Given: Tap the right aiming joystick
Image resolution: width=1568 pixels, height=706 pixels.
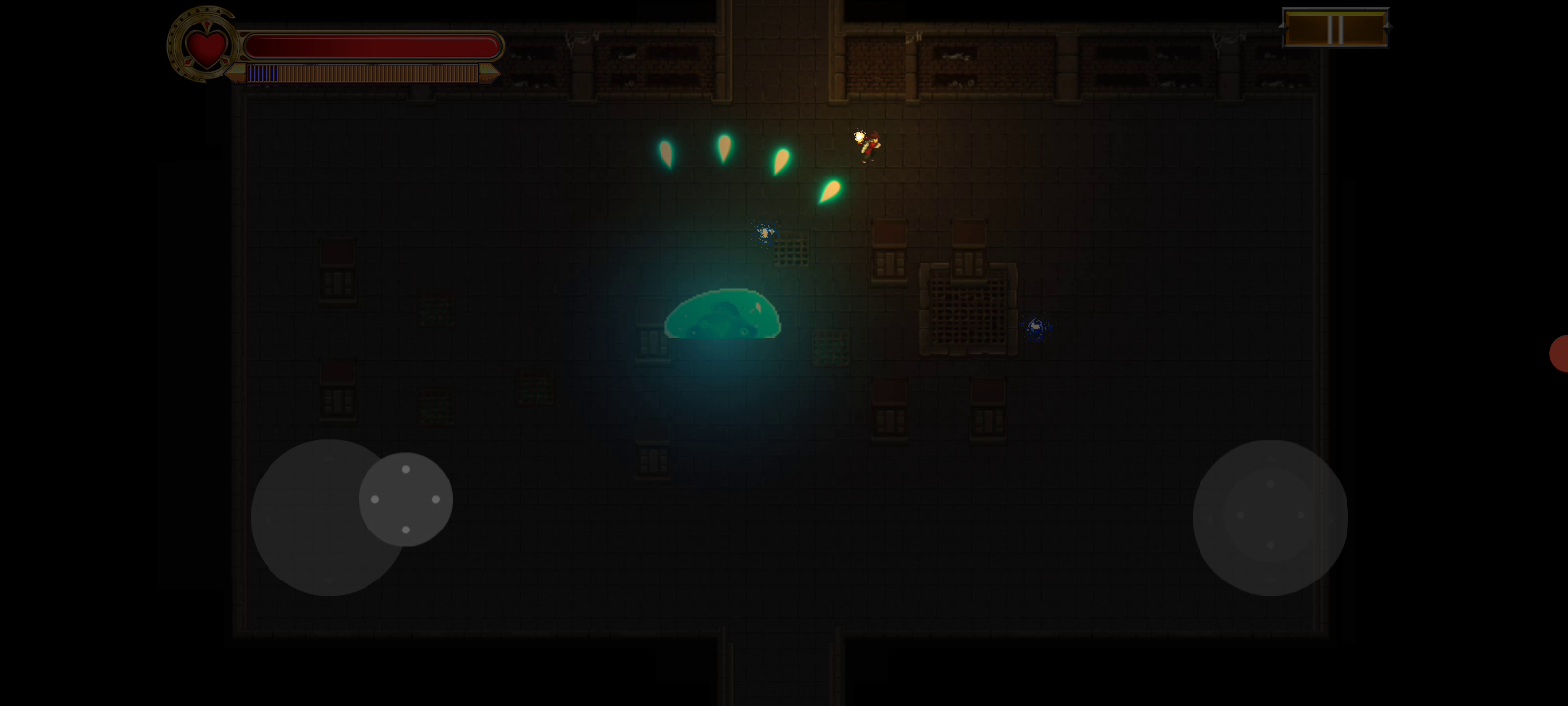Looking at the screenshot, I should 1270,517.
